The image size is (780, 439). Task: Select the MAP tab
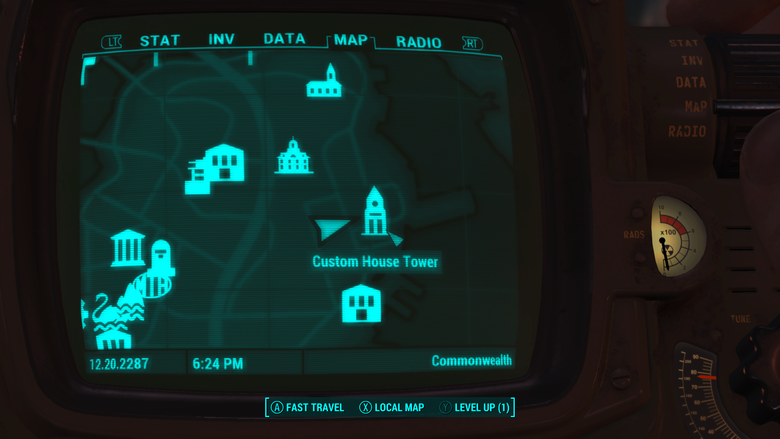(x=350, y=40)
